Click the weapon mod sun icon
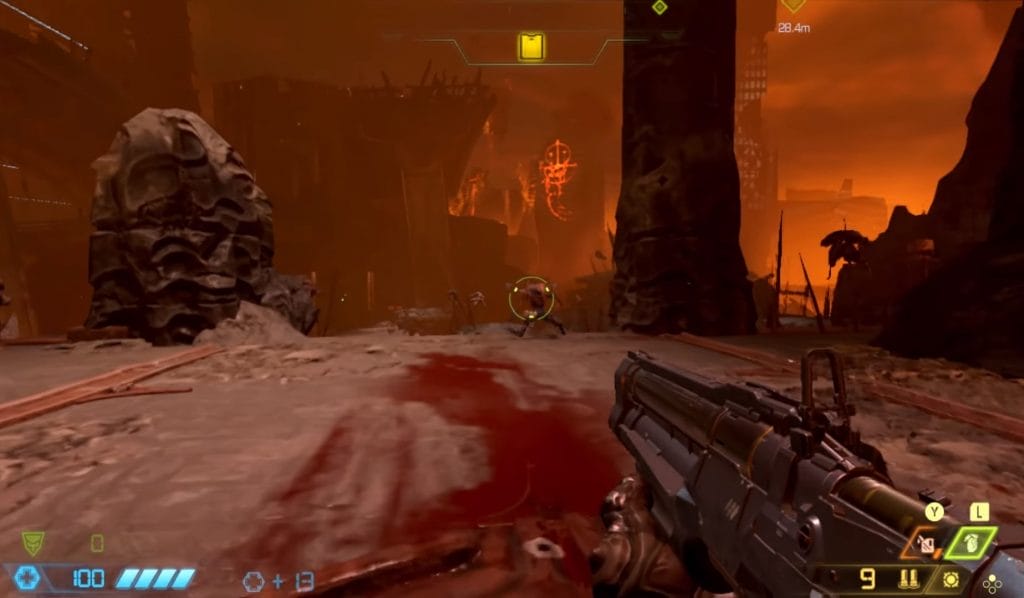 pyautogui.click(x=950, y=579)
